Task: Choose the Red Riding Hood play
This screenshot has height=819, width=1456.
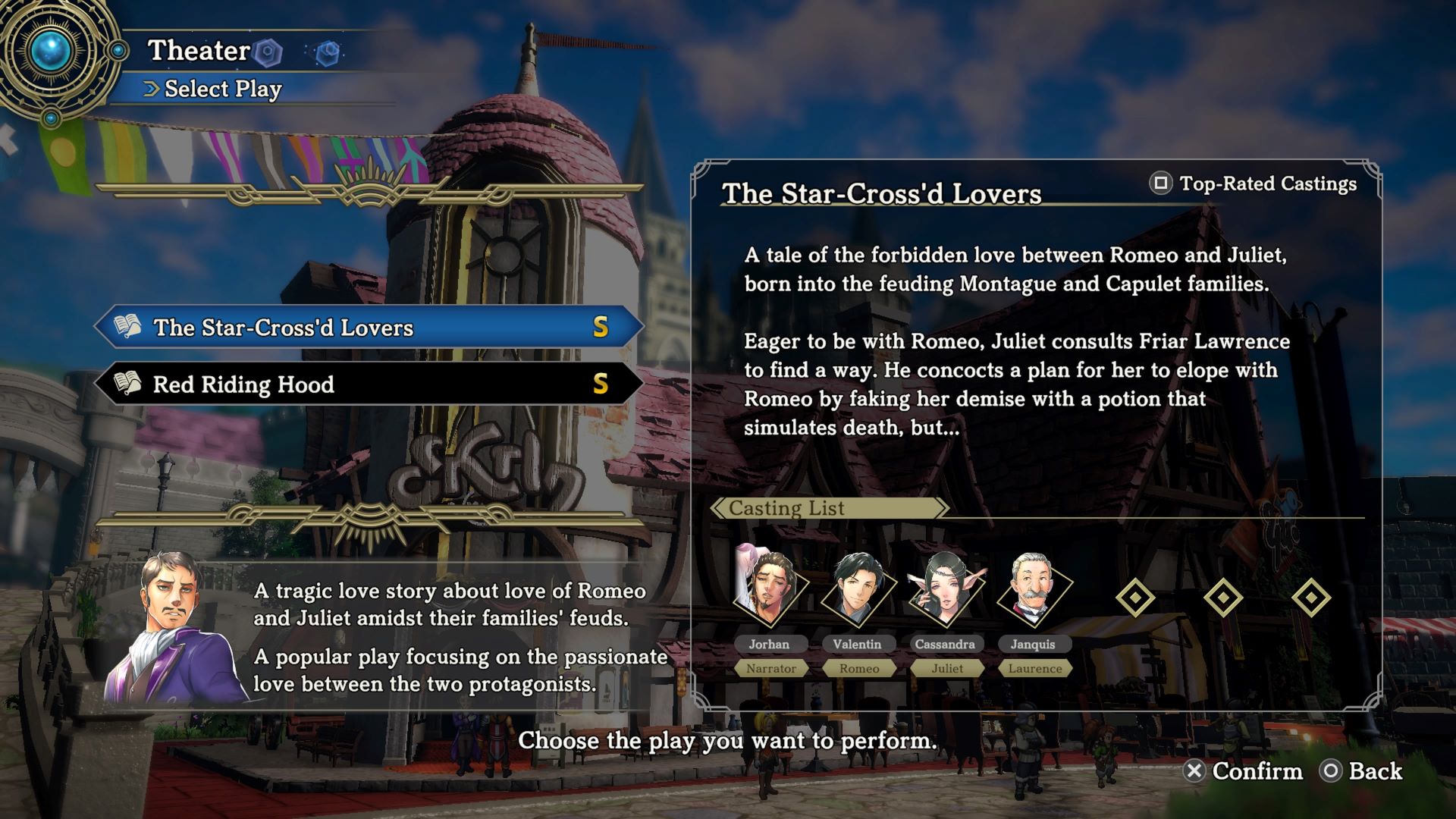Action: click(369, 384)
